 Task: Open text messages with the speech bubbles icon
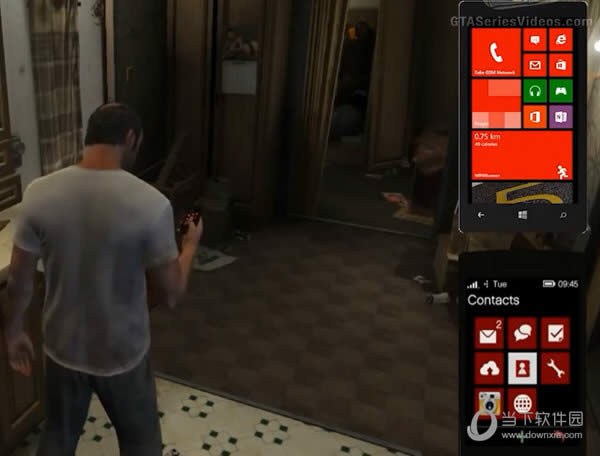click(522, 334)
